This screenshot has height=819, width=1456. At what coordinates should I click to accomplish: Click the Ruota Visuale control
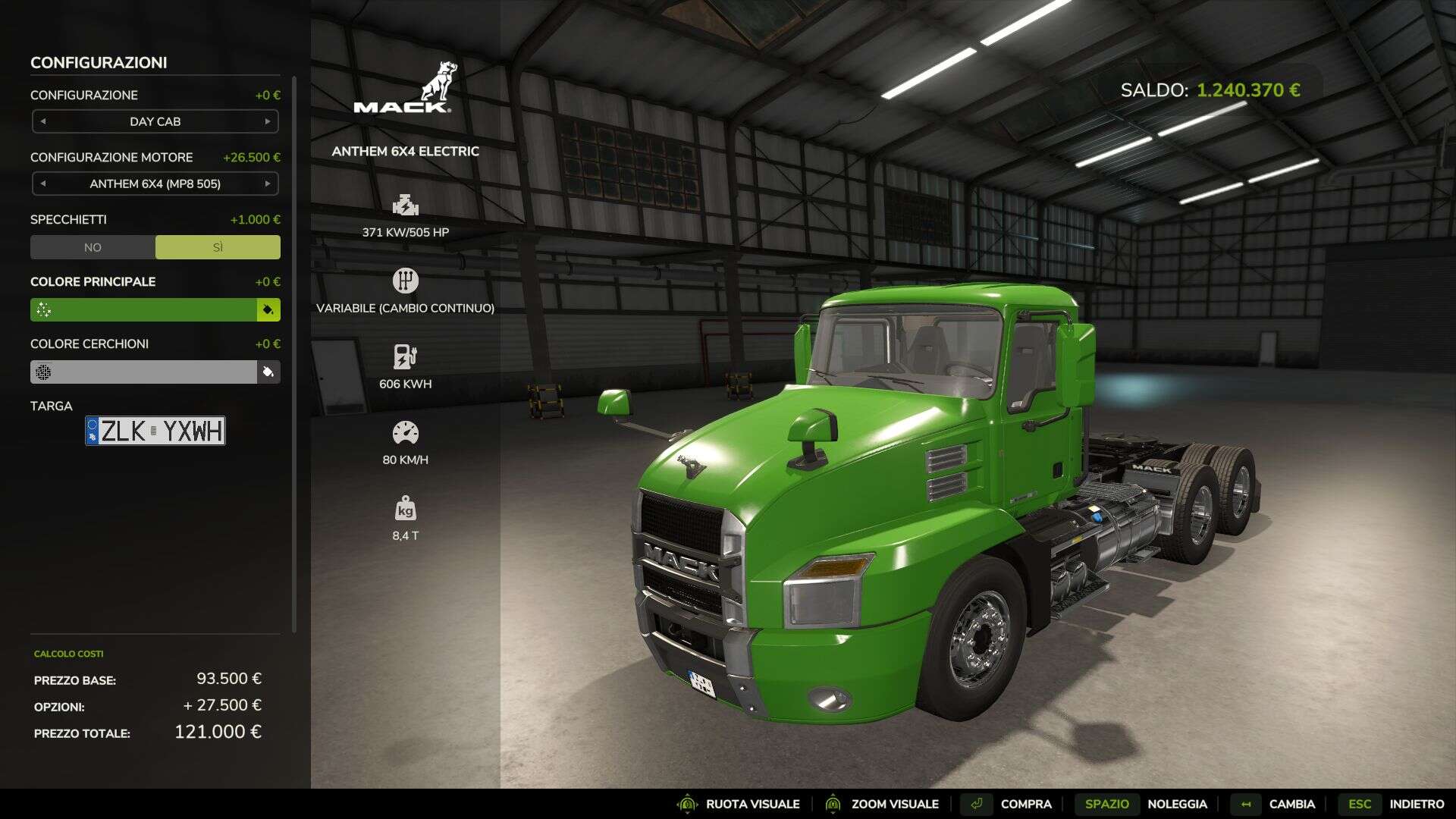[x=739, y=804]
